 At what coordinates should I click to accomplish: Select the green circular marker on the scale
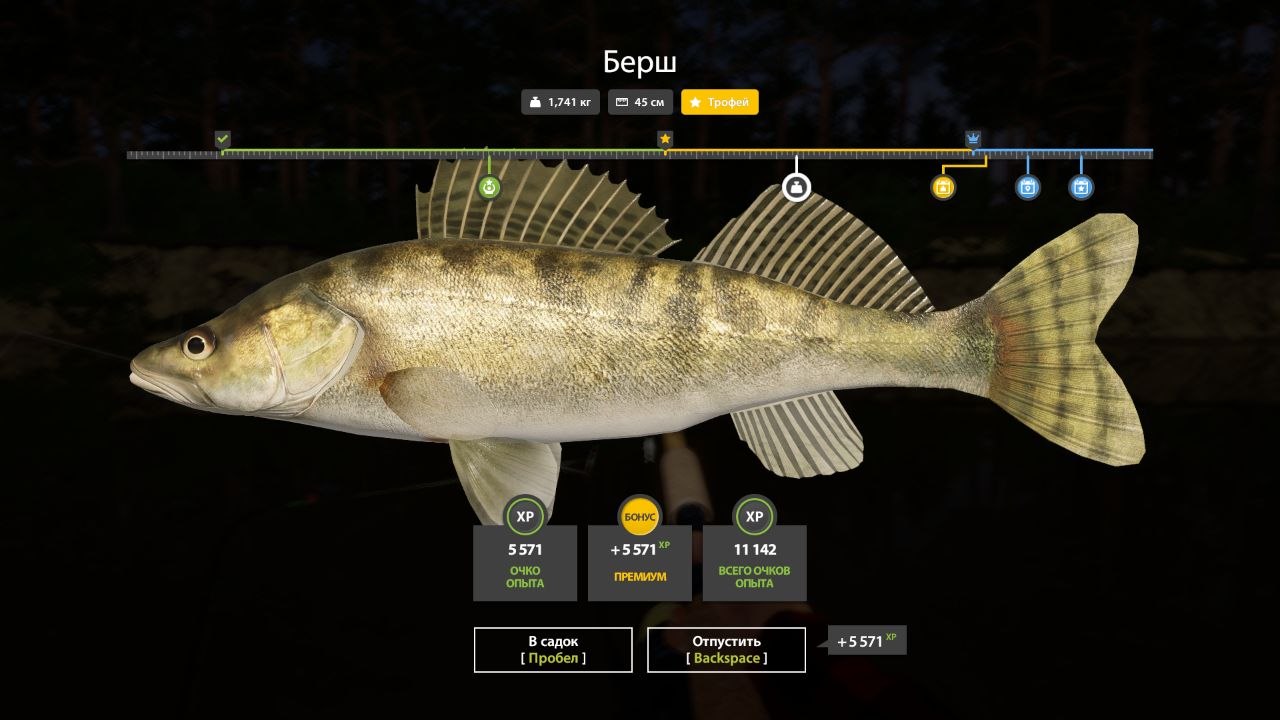click(x=489, y=187)
